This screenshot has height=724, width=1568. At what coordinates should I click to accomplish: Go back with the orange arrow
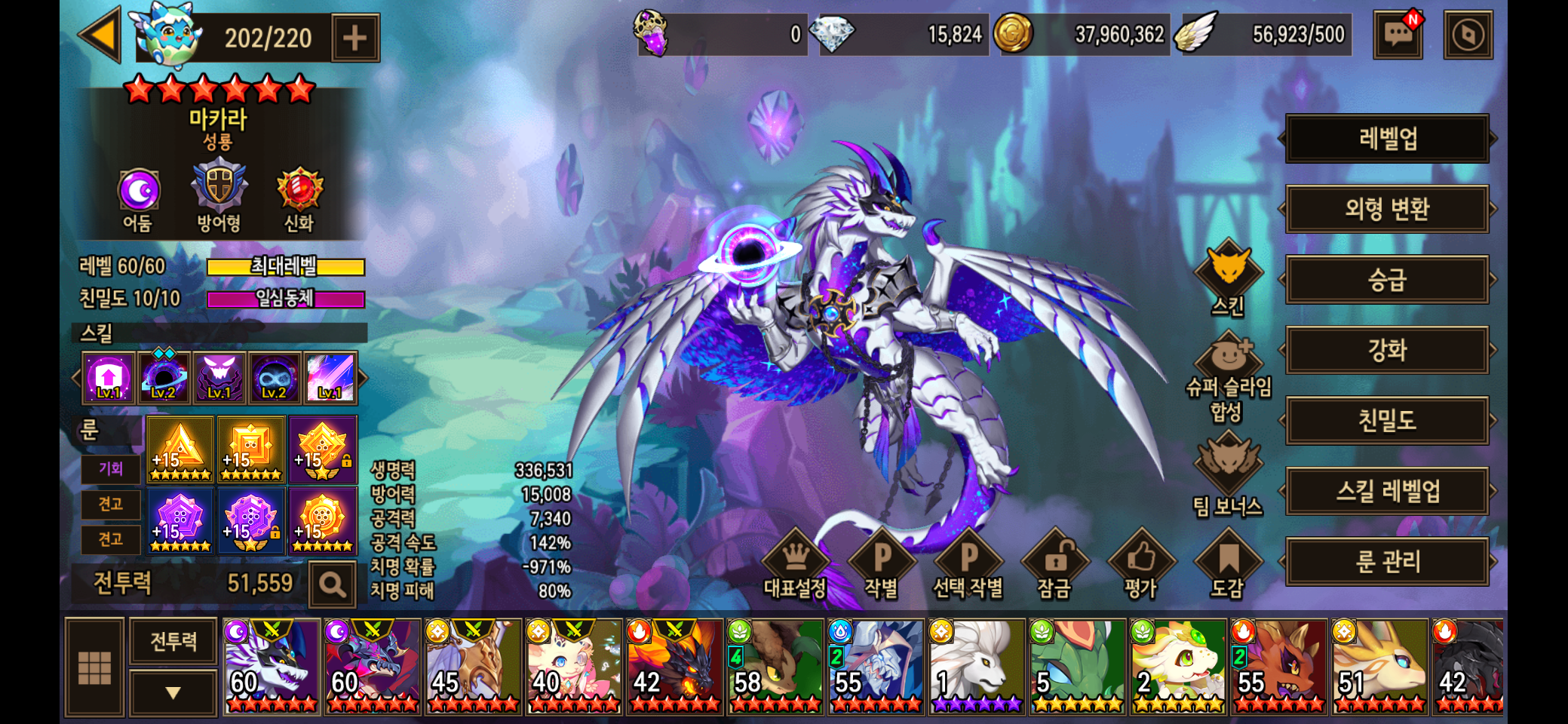click(101, 35)
